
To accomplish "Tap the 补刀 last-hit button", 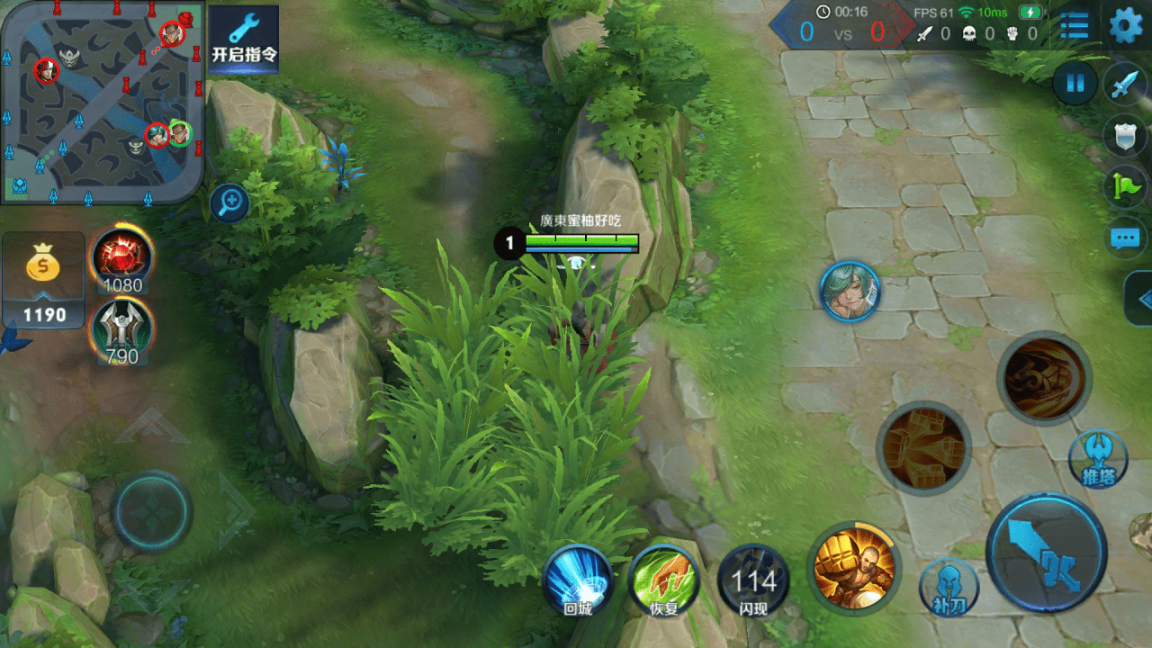I will click(948, 586).
